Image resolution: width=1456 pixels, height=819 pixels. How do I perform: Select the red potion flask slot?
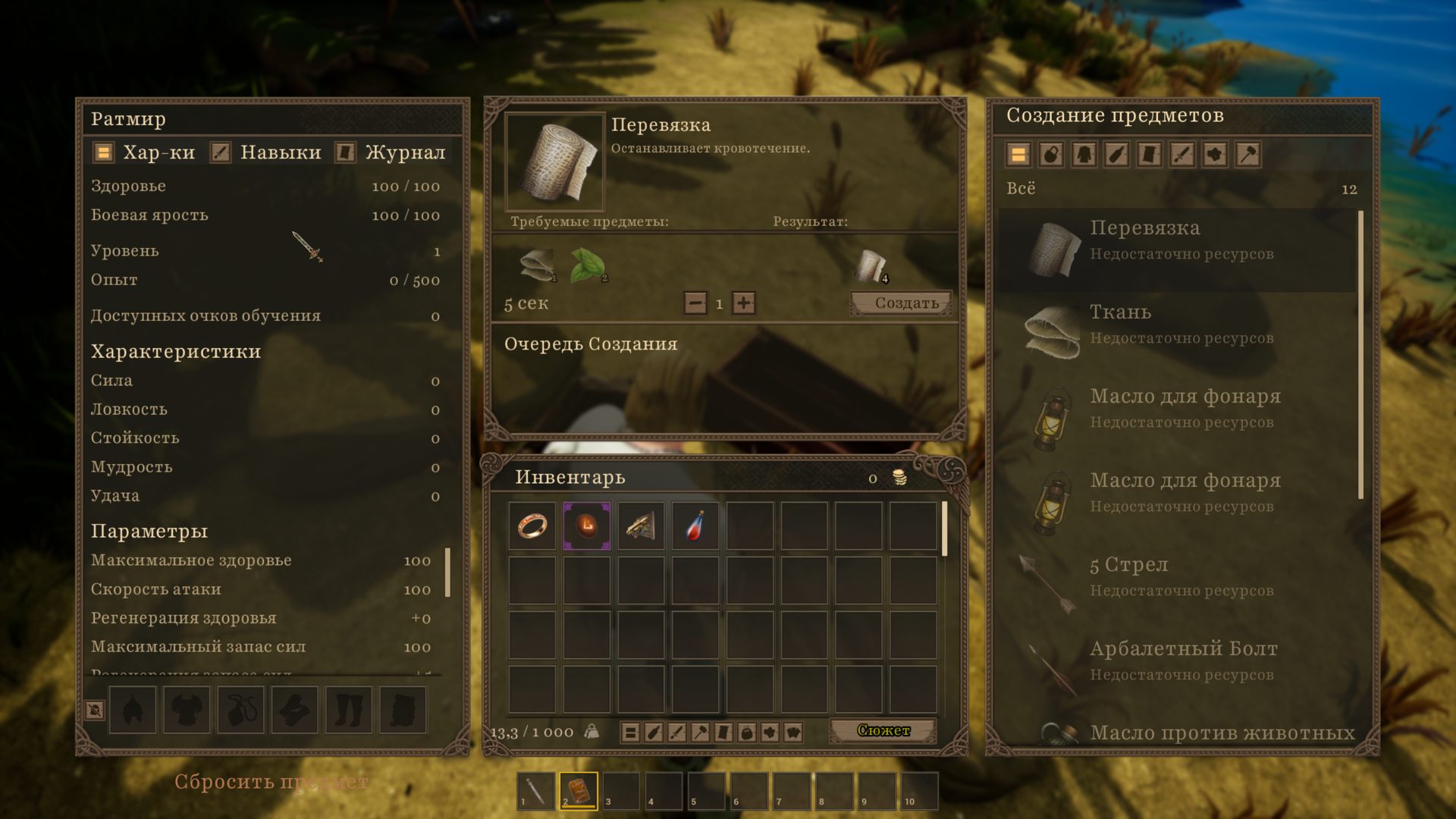point(695,526)
